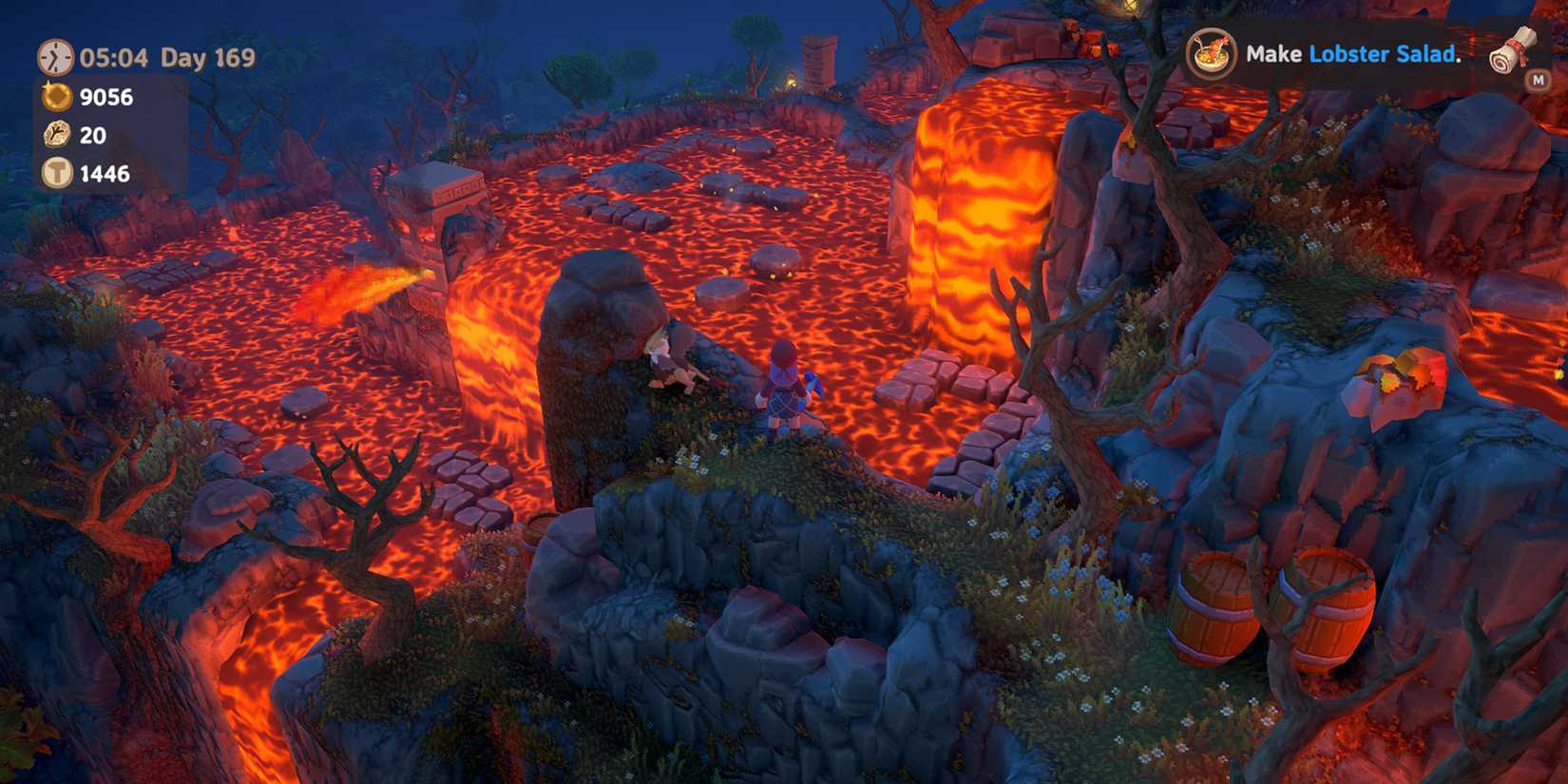Click the 1446 resource counter
Screen dimensions: 1568x784
(105, 174)
